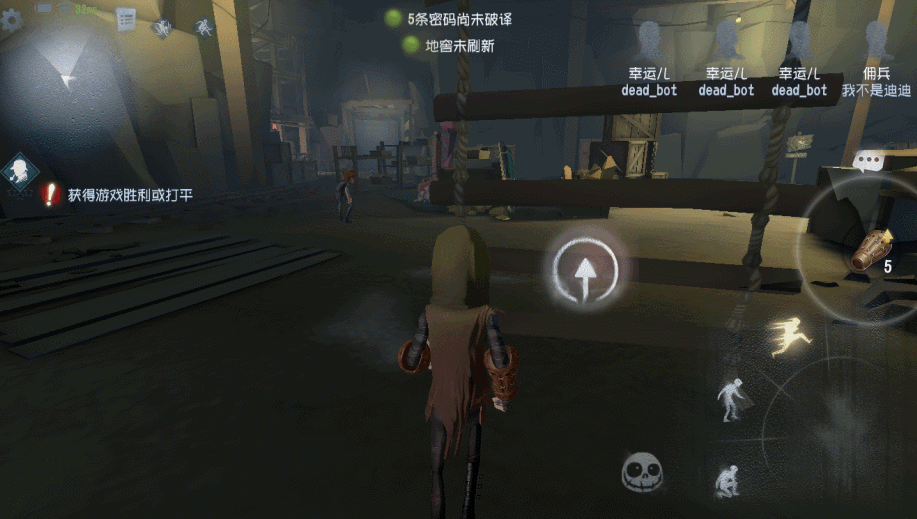The width and height of the screenshot is (917, 519).
Task: Switch to running stance
Action: [x=790, y=335]
